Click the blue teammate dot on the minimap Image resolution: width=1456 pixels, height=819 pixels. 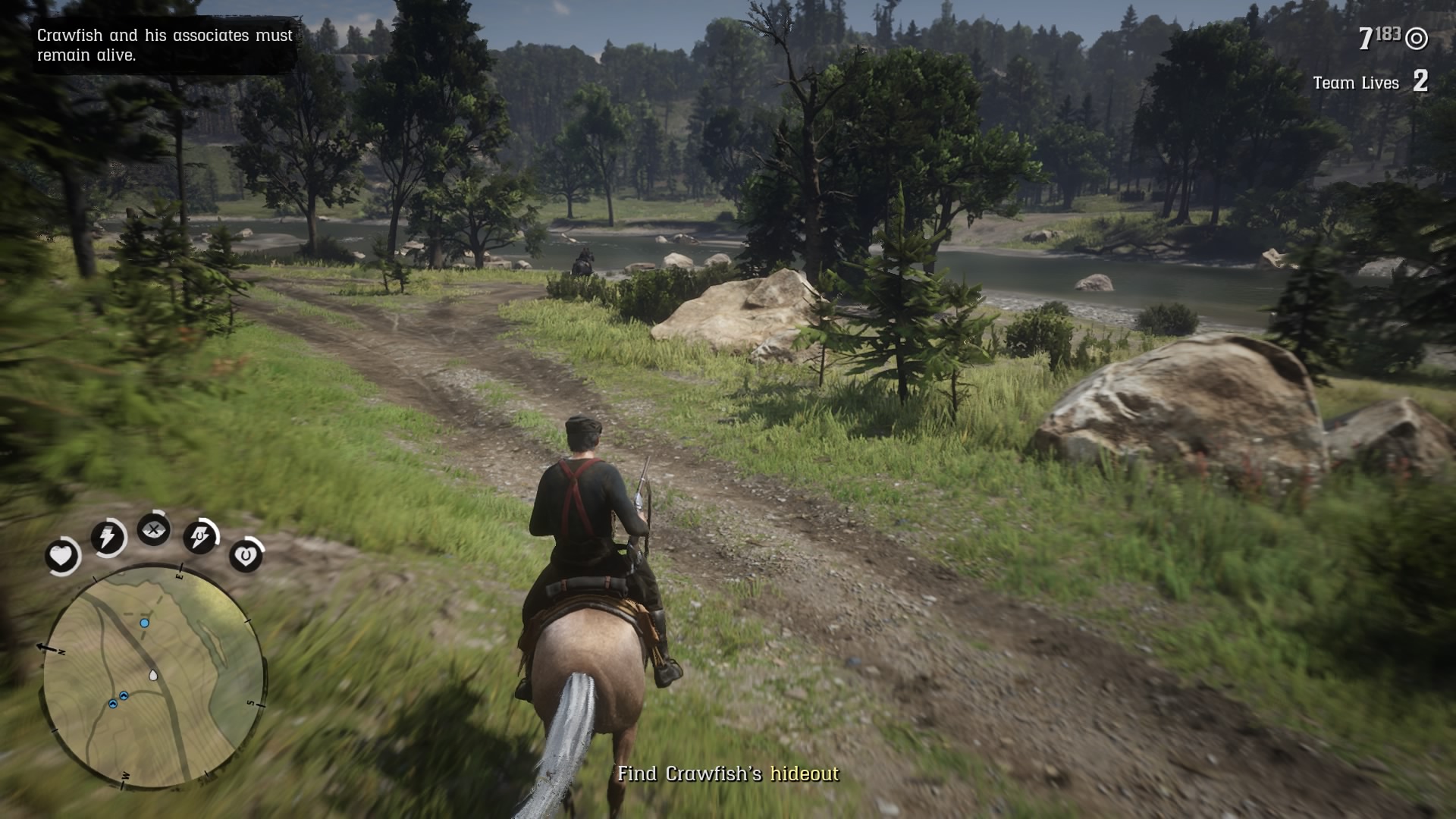(144, 623)
